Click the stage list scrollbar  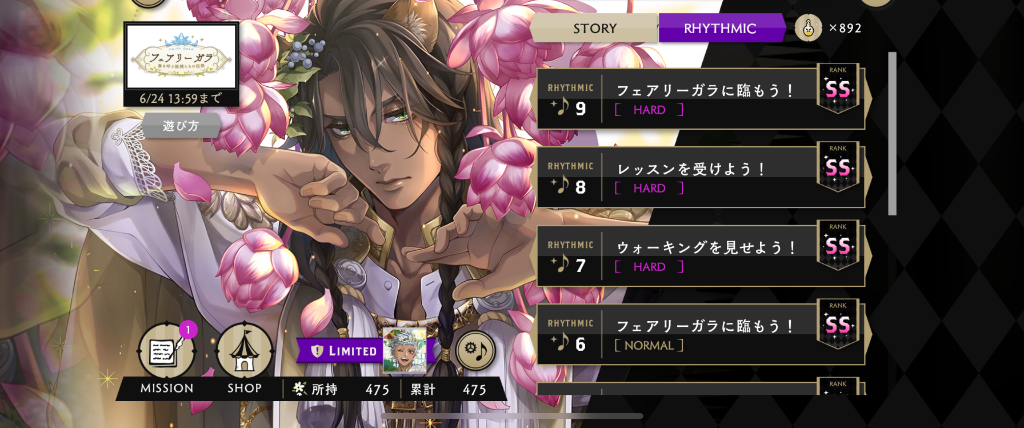coord(892,133)
